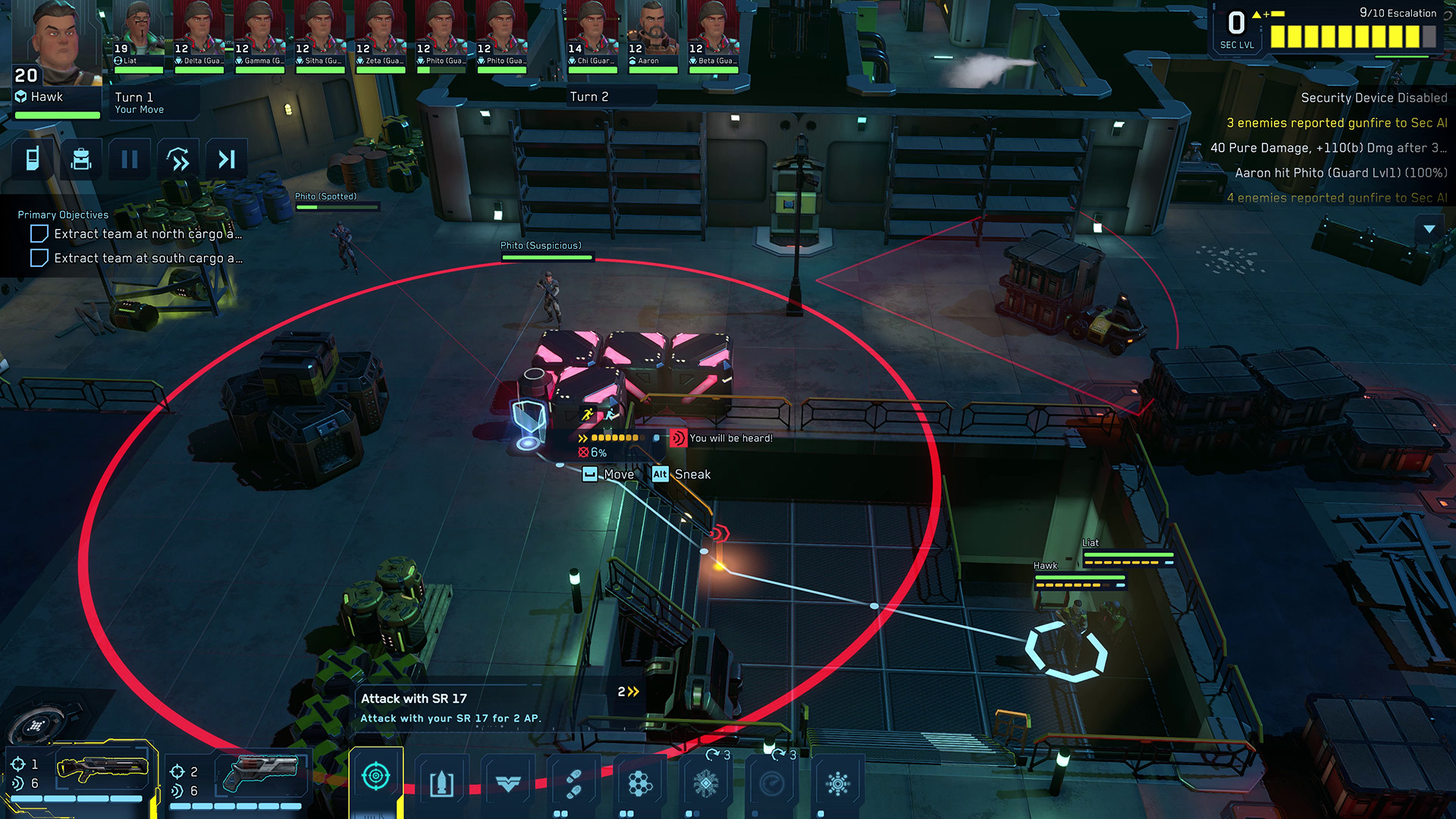
Task: Click Aaron's portrait in turn order
Action: [x=652, y=34]
